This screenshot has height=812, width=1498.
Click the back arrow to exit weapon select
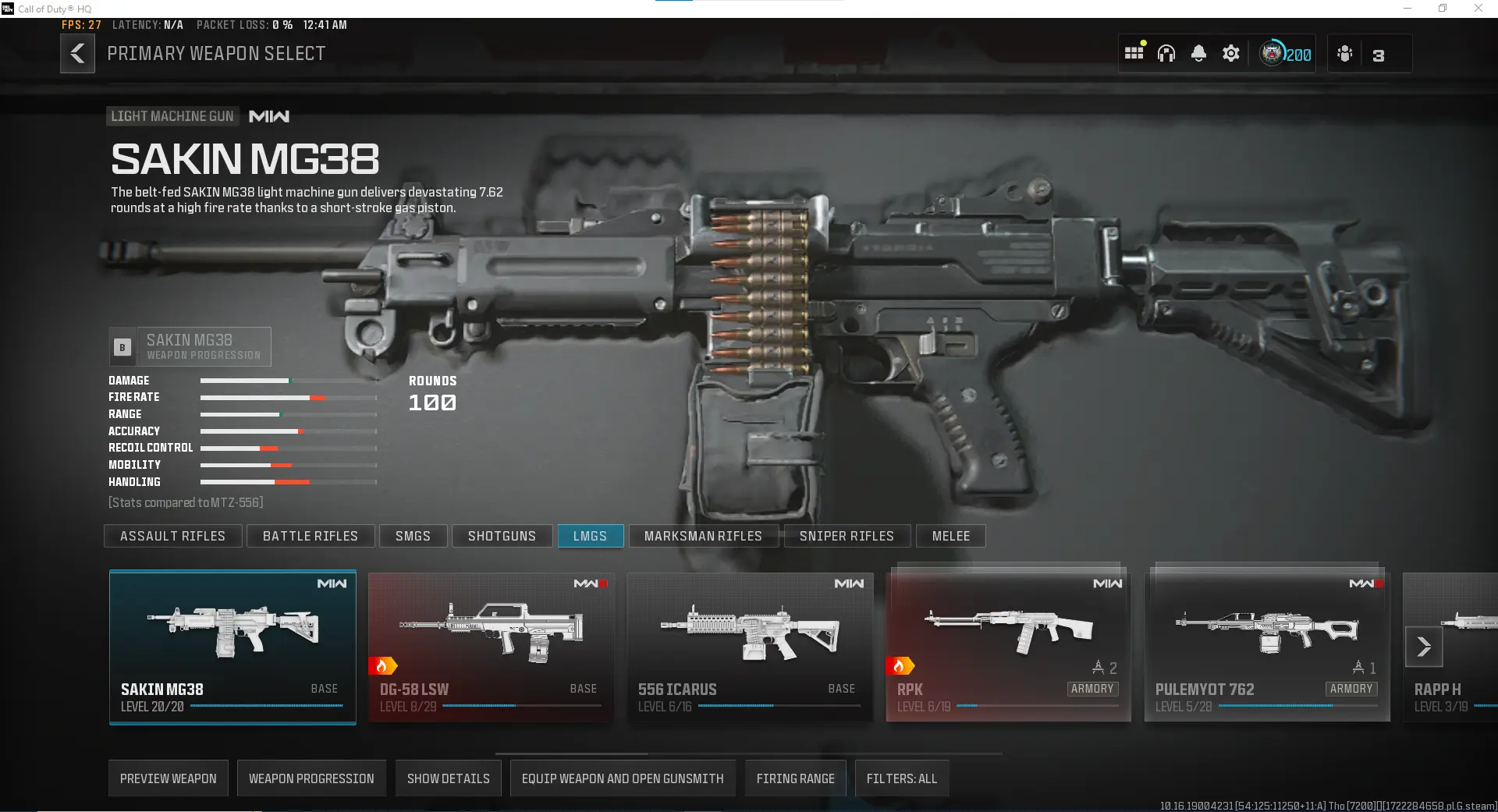[77, 53]
